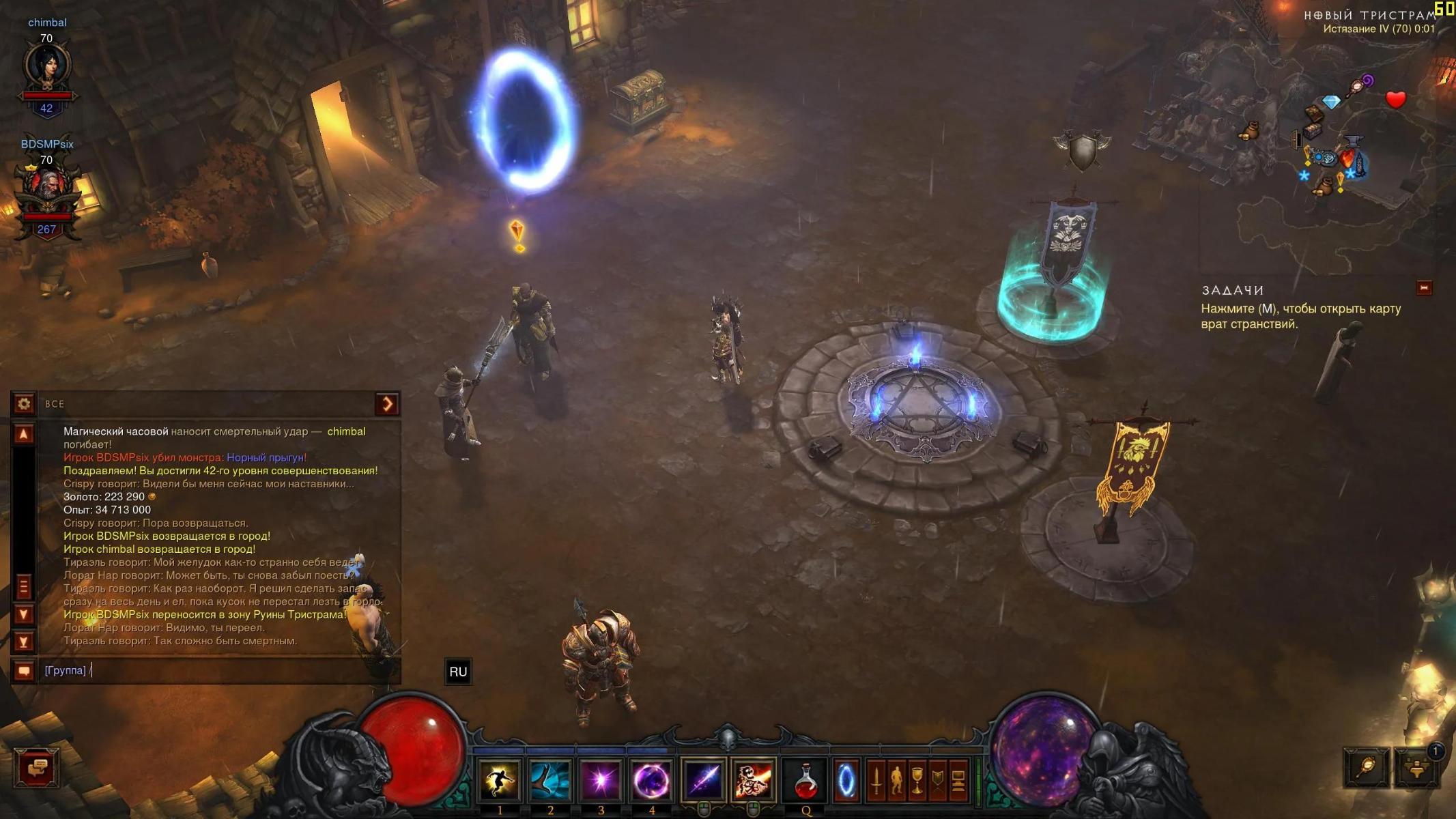Drink the red health potion
1456x819 pixels.
[x=805, y=779]
